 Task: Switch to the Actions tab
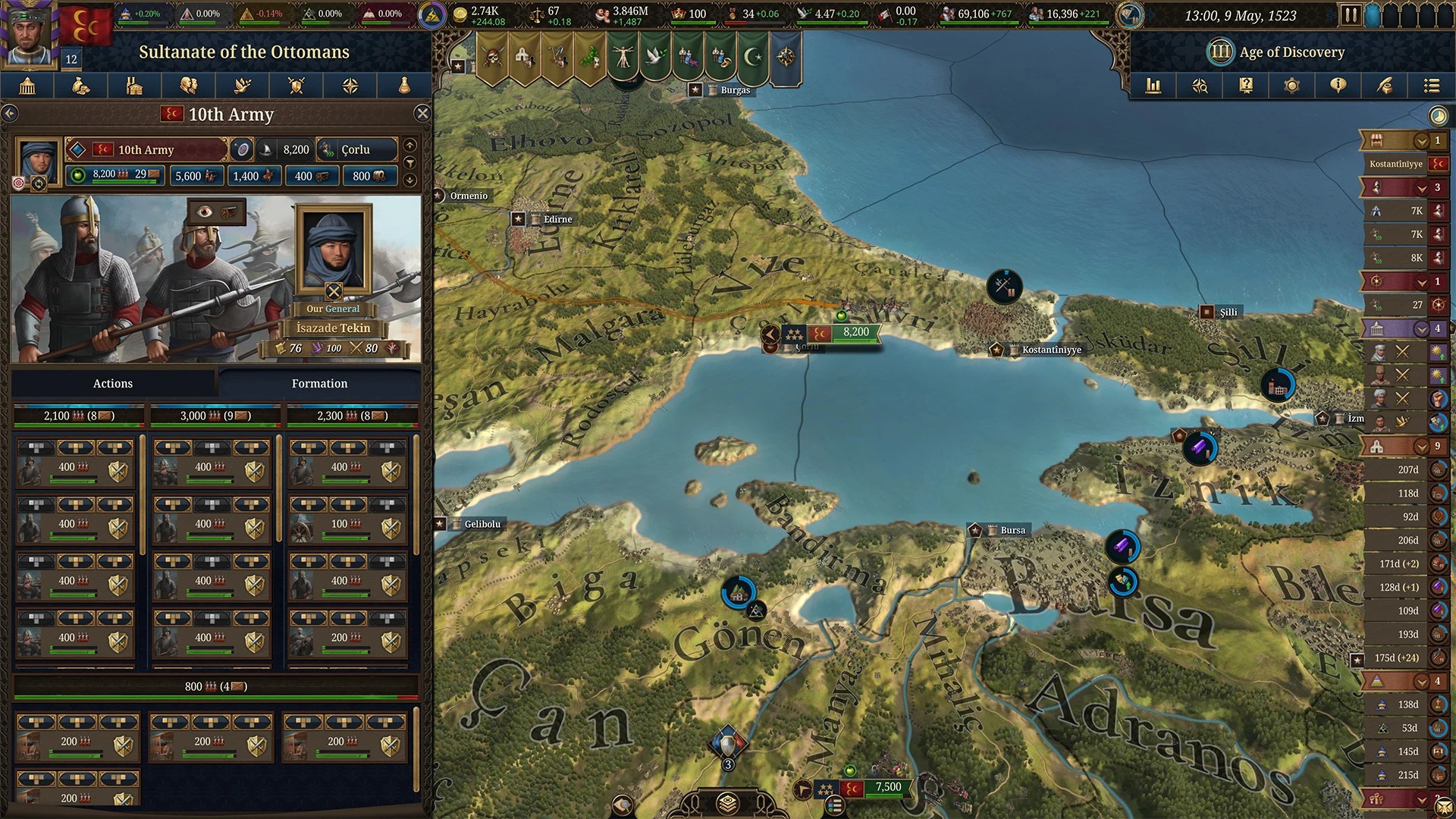tap(113, 384)
